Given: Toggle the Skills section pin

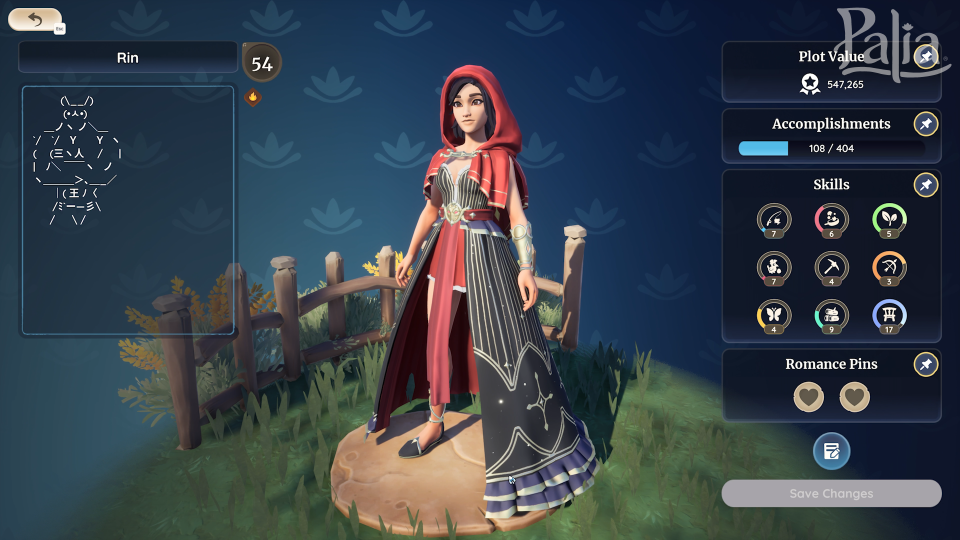Looking at the screenshot, I should pyautogui.click(x=926, y=185).
